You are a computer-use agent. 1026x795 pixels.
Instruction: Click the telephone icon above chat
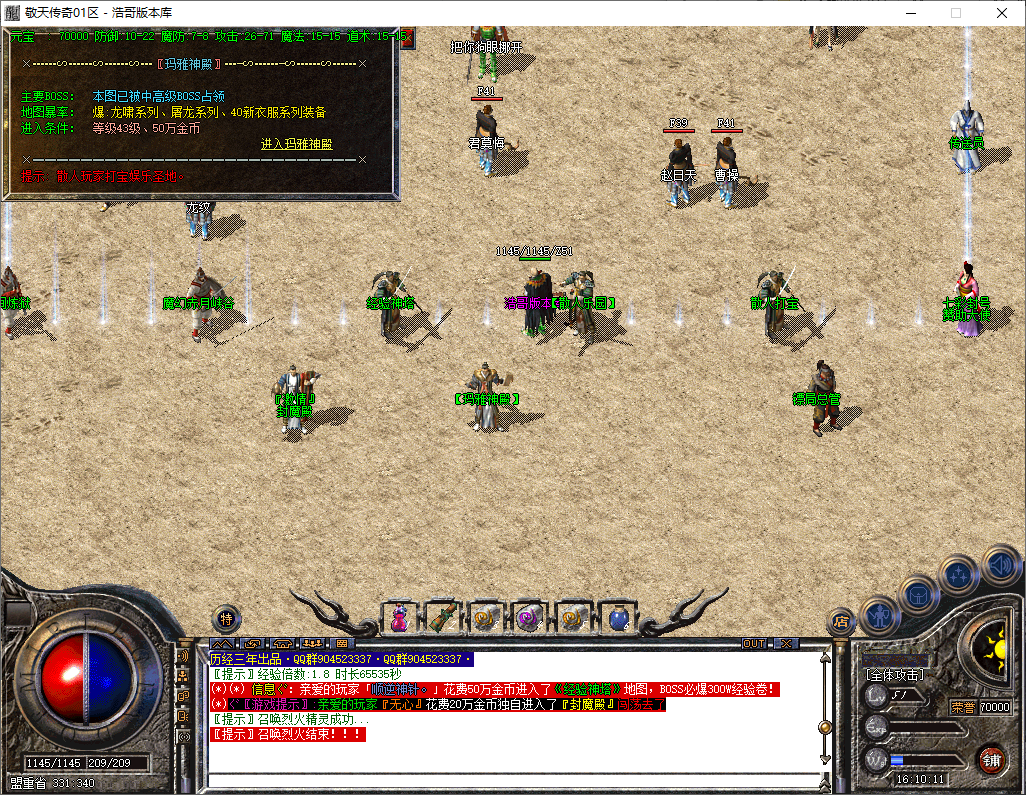[284, 643]
